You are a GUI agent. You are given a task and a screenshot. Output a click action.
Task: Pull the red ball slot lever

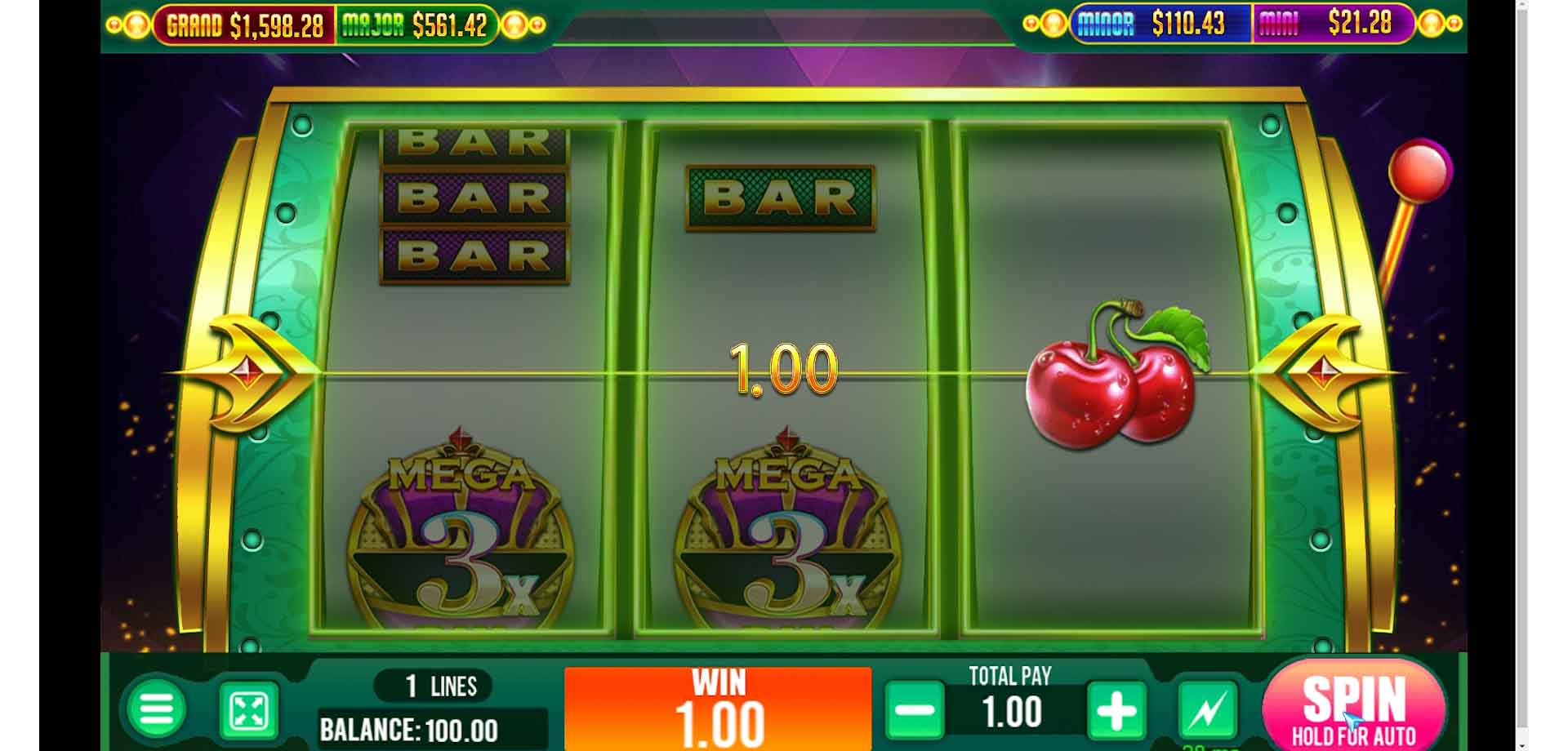point(1419,171)
